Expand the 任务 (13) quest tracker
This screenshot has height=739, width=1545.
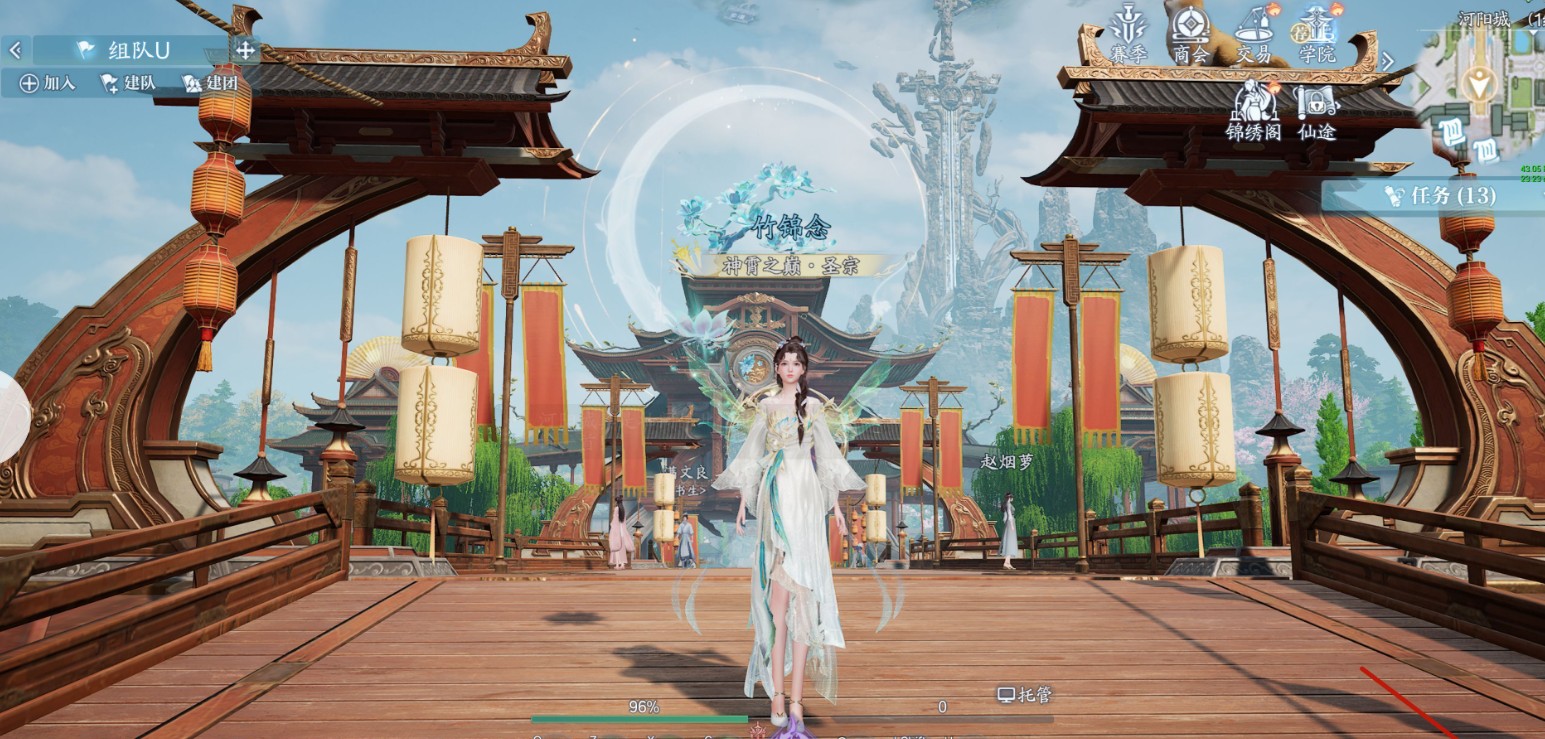point(1435,195)
